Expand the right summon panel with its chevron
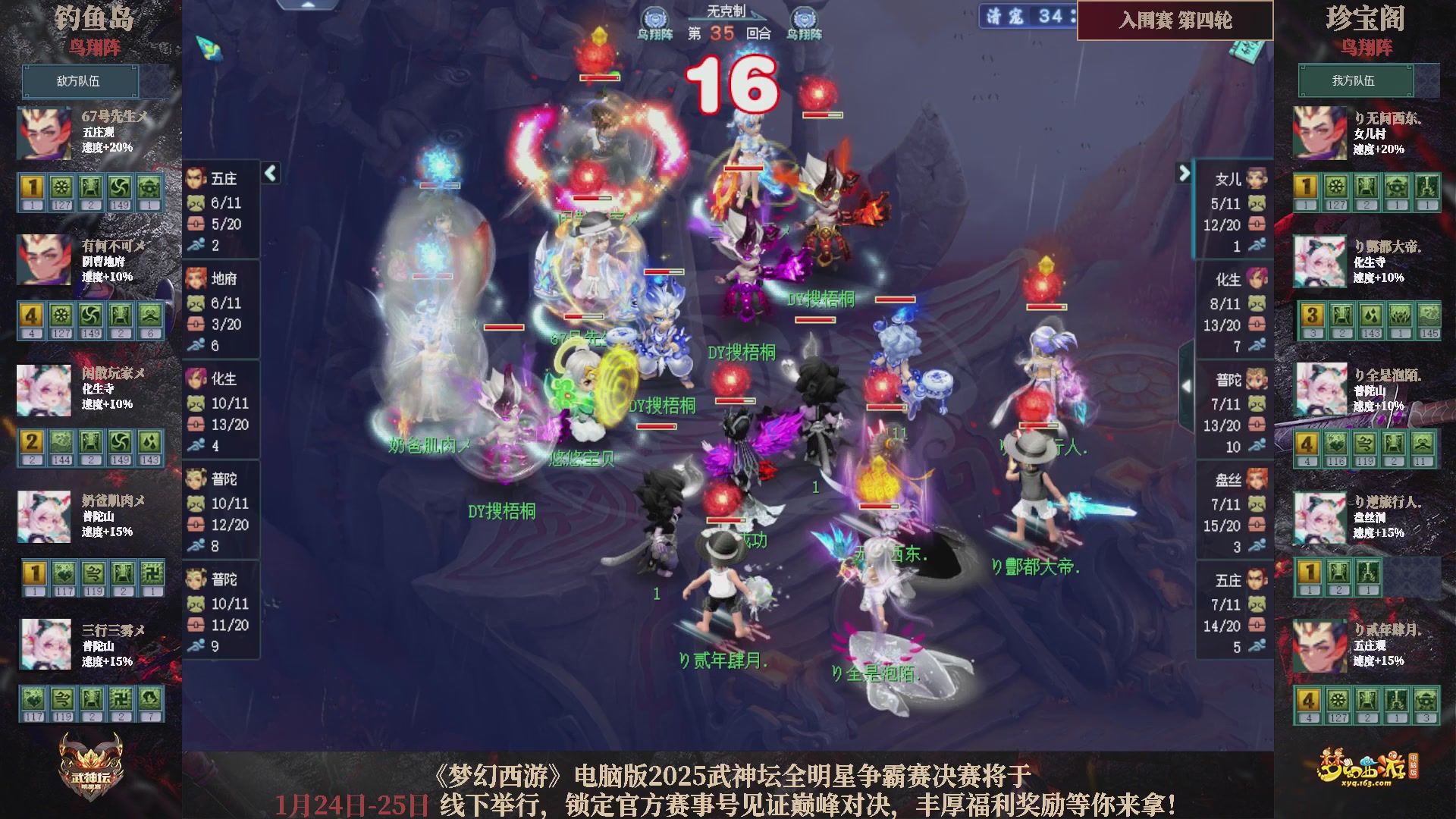The width and height of the screenshot is (1456, 819). 1185,173
